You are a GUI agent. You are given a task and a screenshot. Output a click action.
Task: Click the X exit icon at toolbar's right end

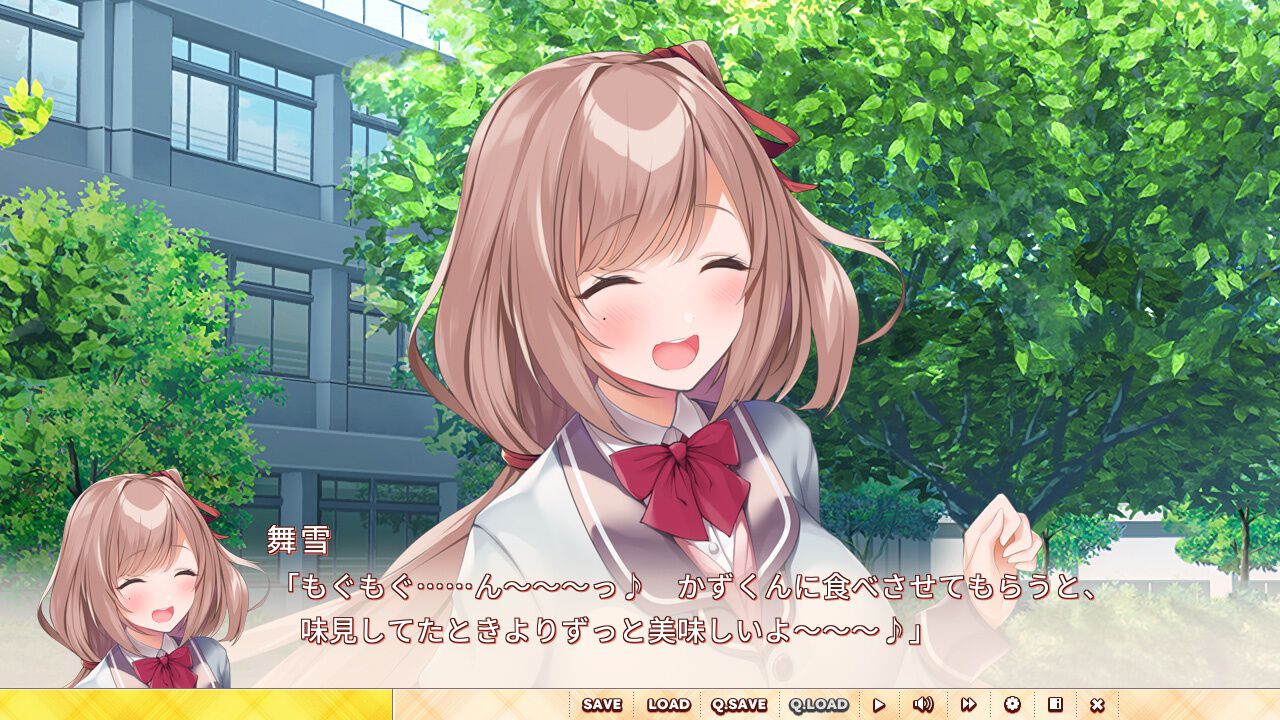1098,705
